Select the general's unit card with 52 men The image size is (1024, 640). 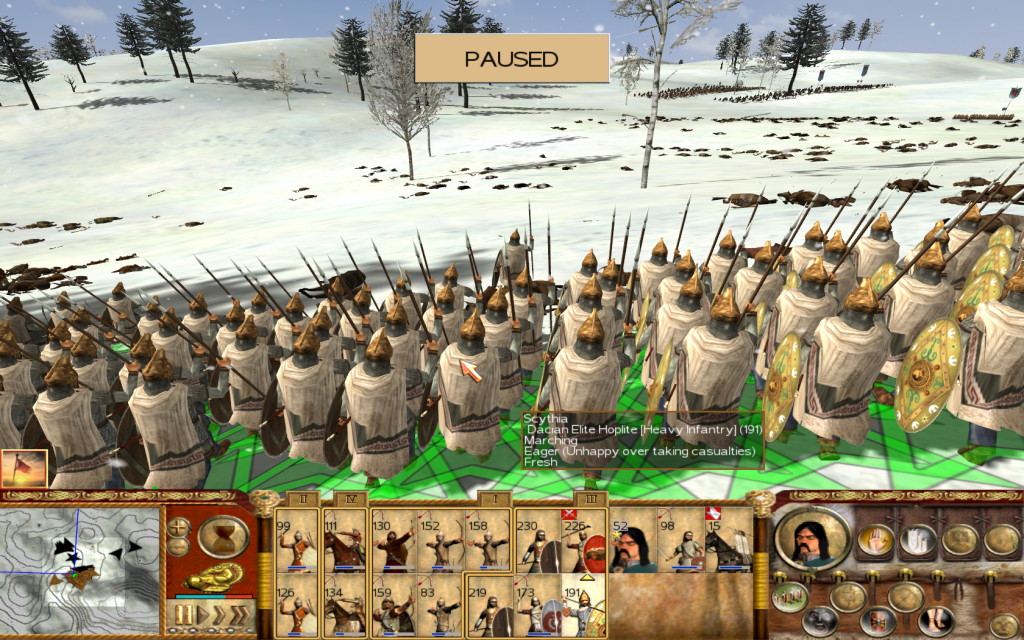[x=633, y=540]
